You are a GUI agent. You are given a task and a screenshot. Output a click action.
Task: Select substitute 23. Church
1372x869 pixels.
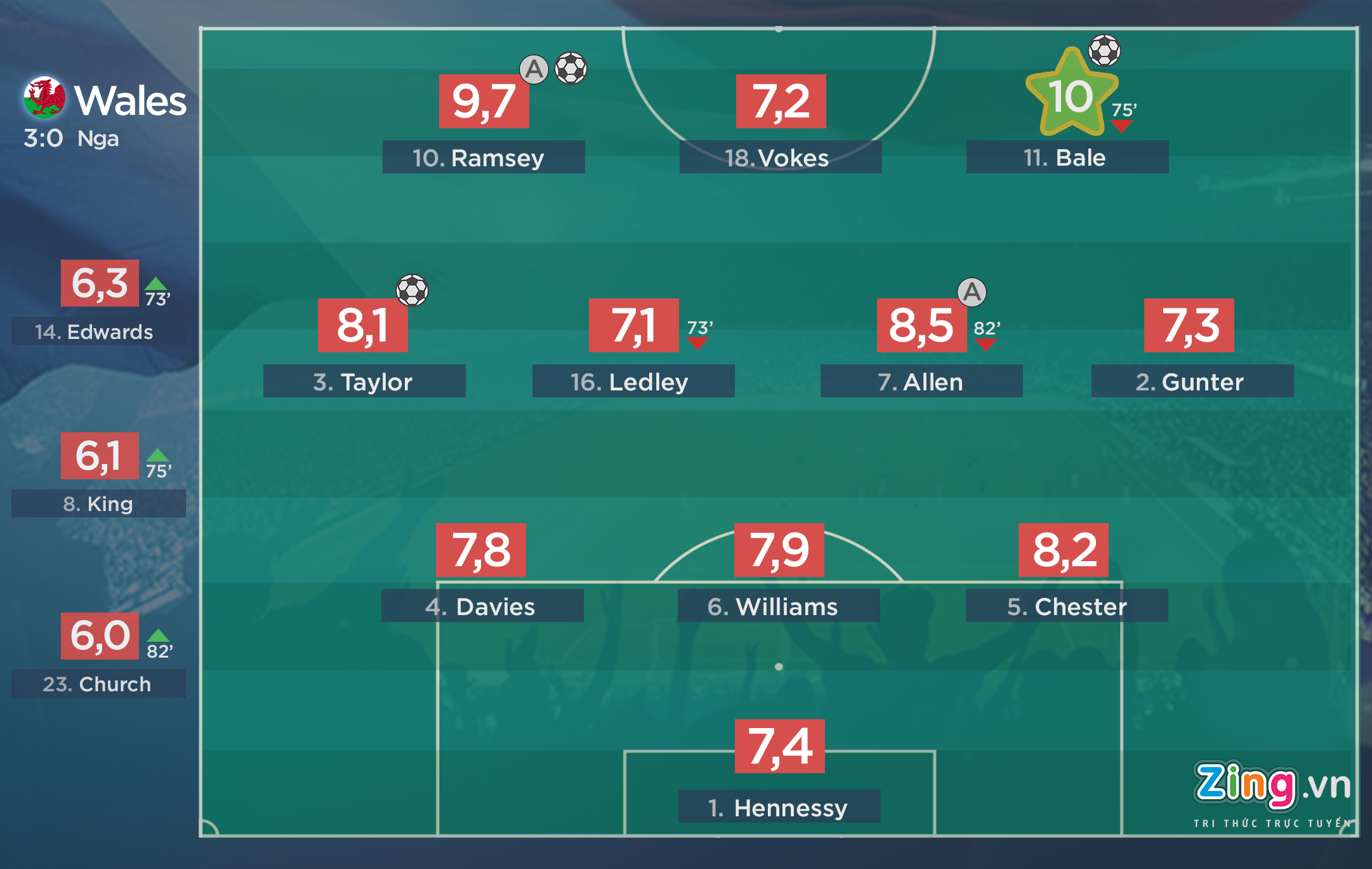click(x=98, y=684)
